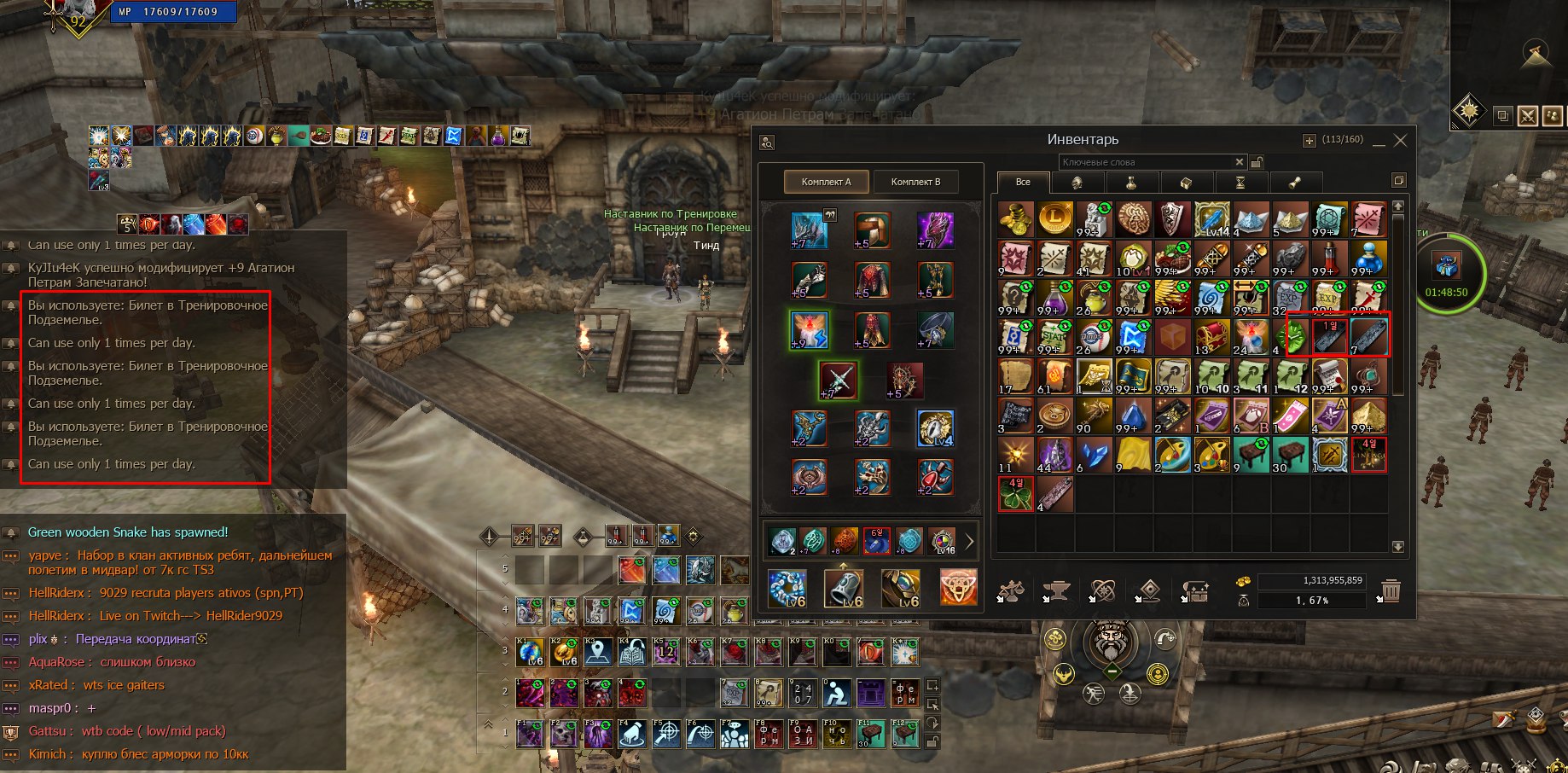This screenshot has width=1568, height=773.
Task: Switch to Комплект B equipment set
Action: point(915,182)
